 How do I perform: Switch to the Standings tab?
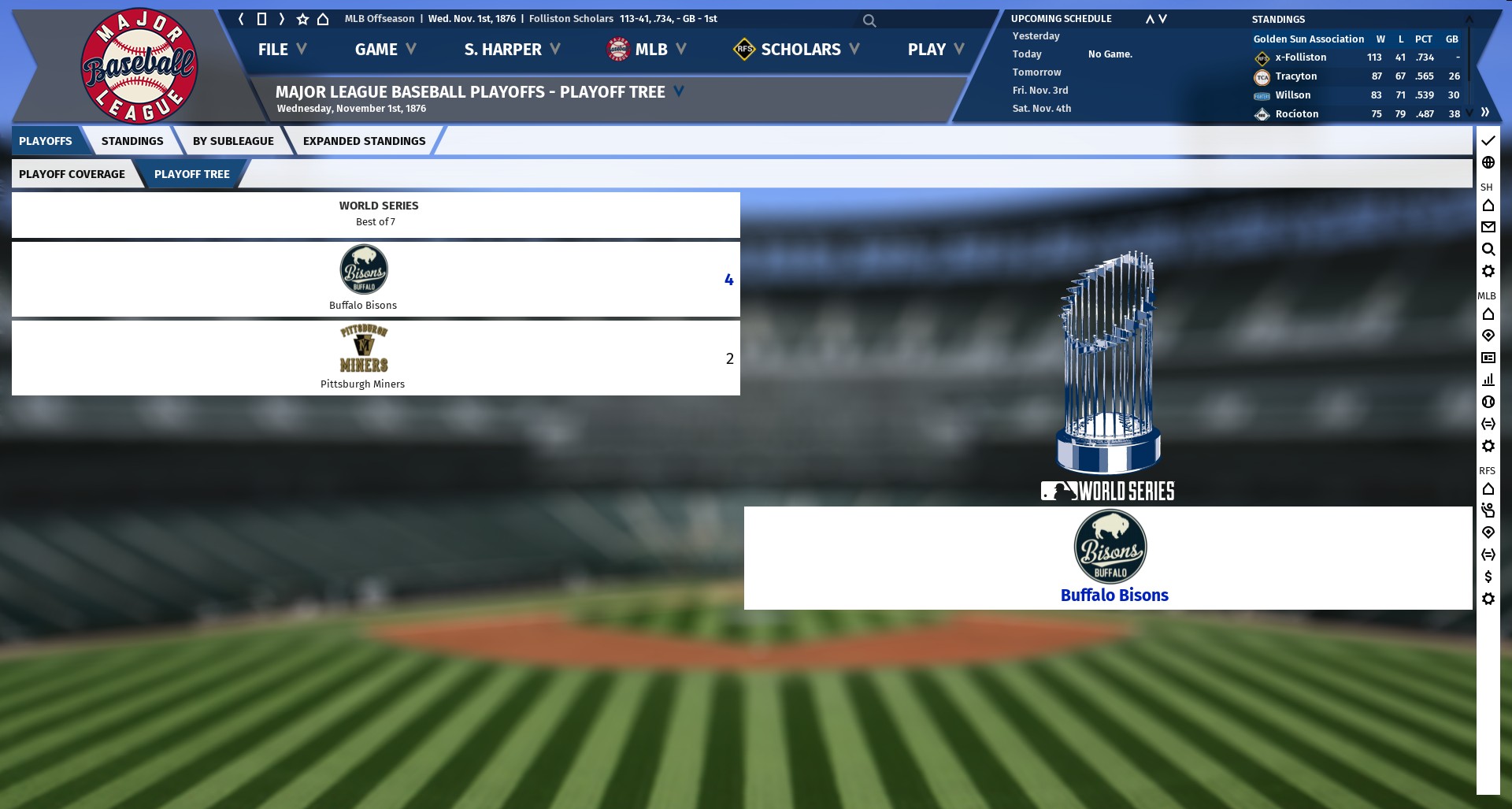pyautogui.click(x=132, y=141)
